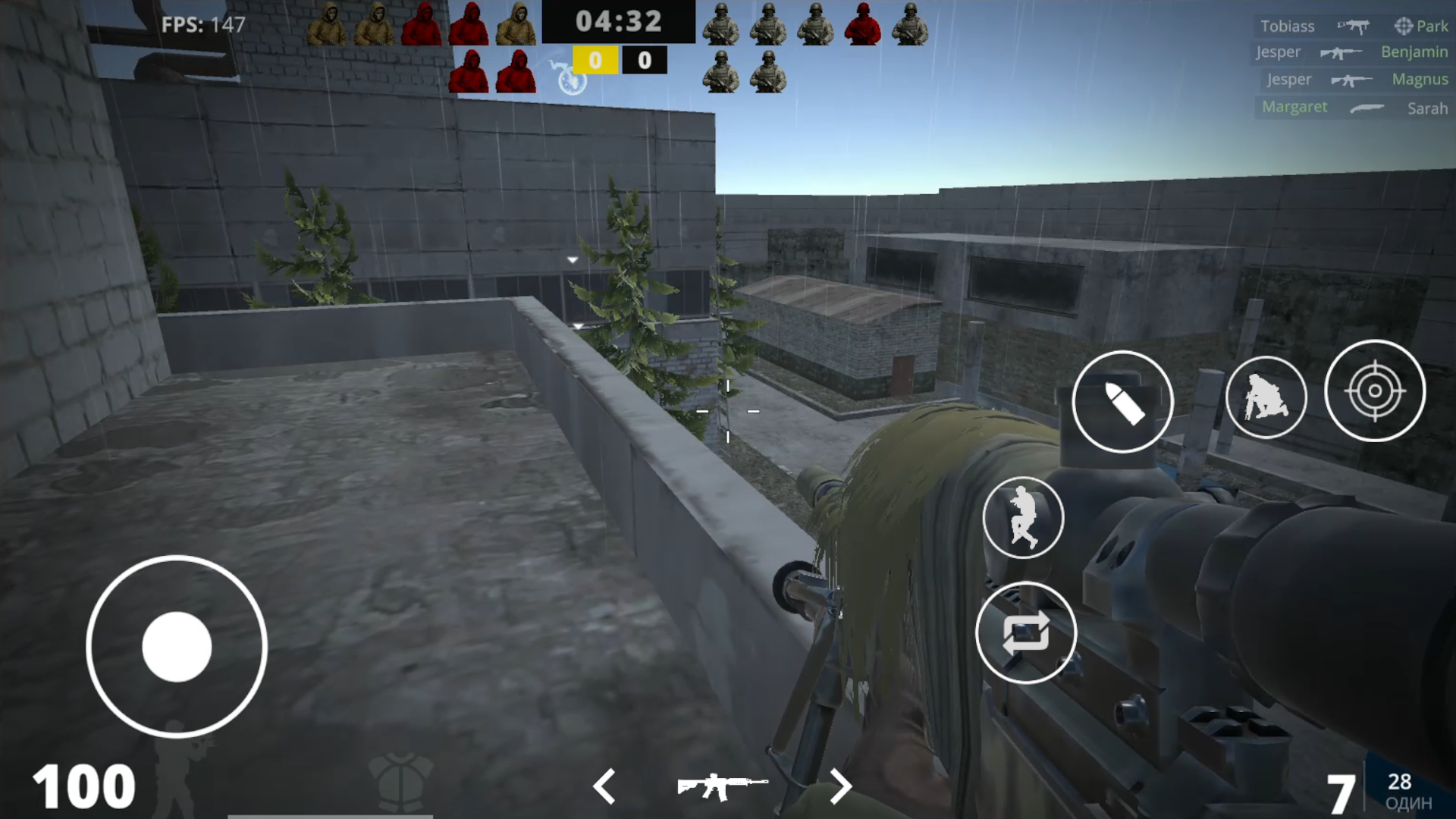Image resolution: width=1456 pixels, height=819 pixels.
Task: Select the Margaret kill feed entry
Action: click(x=1294, y=107)
